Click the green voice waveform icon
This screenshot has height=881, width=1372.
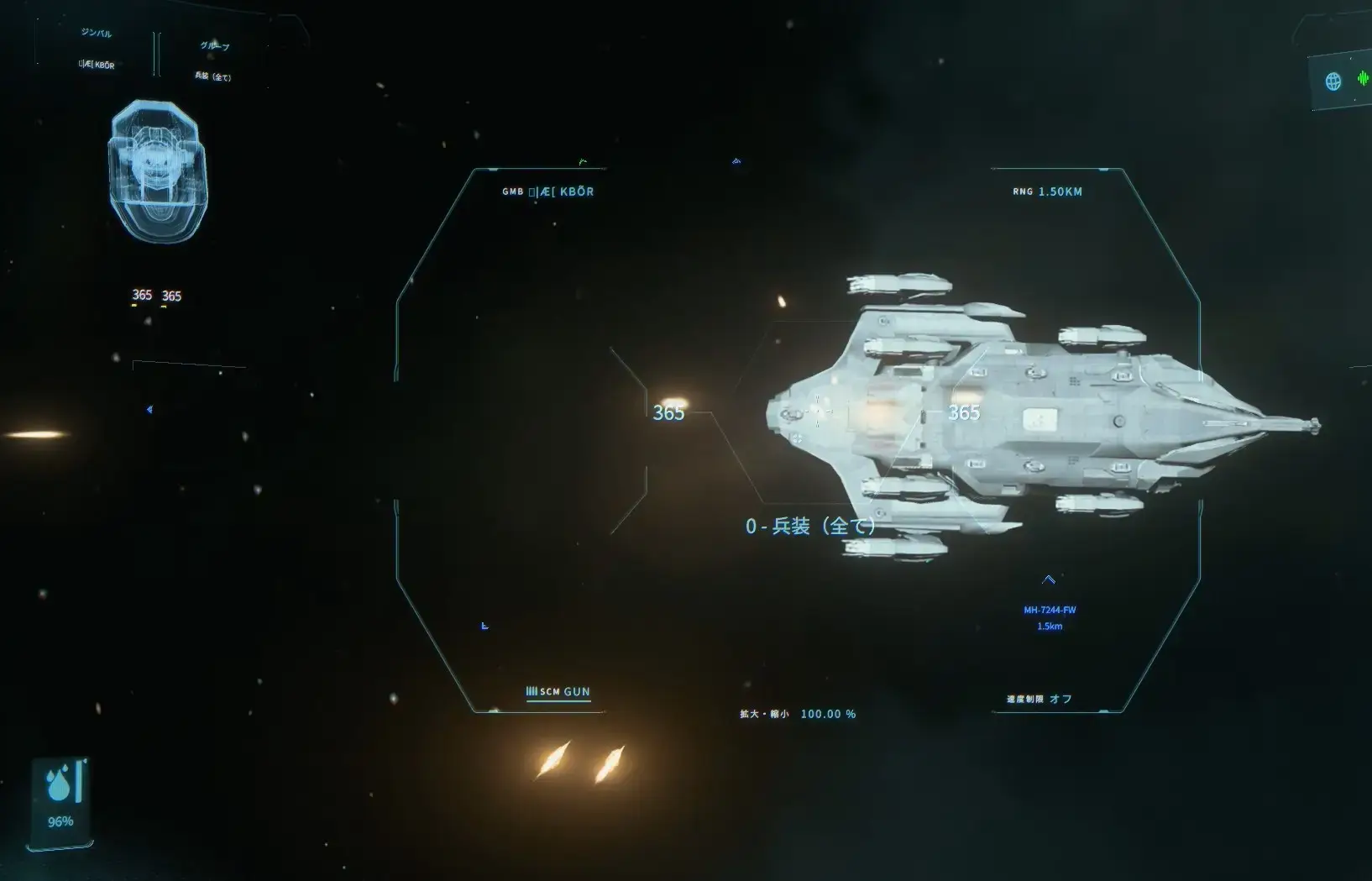tap(1362, 78)
